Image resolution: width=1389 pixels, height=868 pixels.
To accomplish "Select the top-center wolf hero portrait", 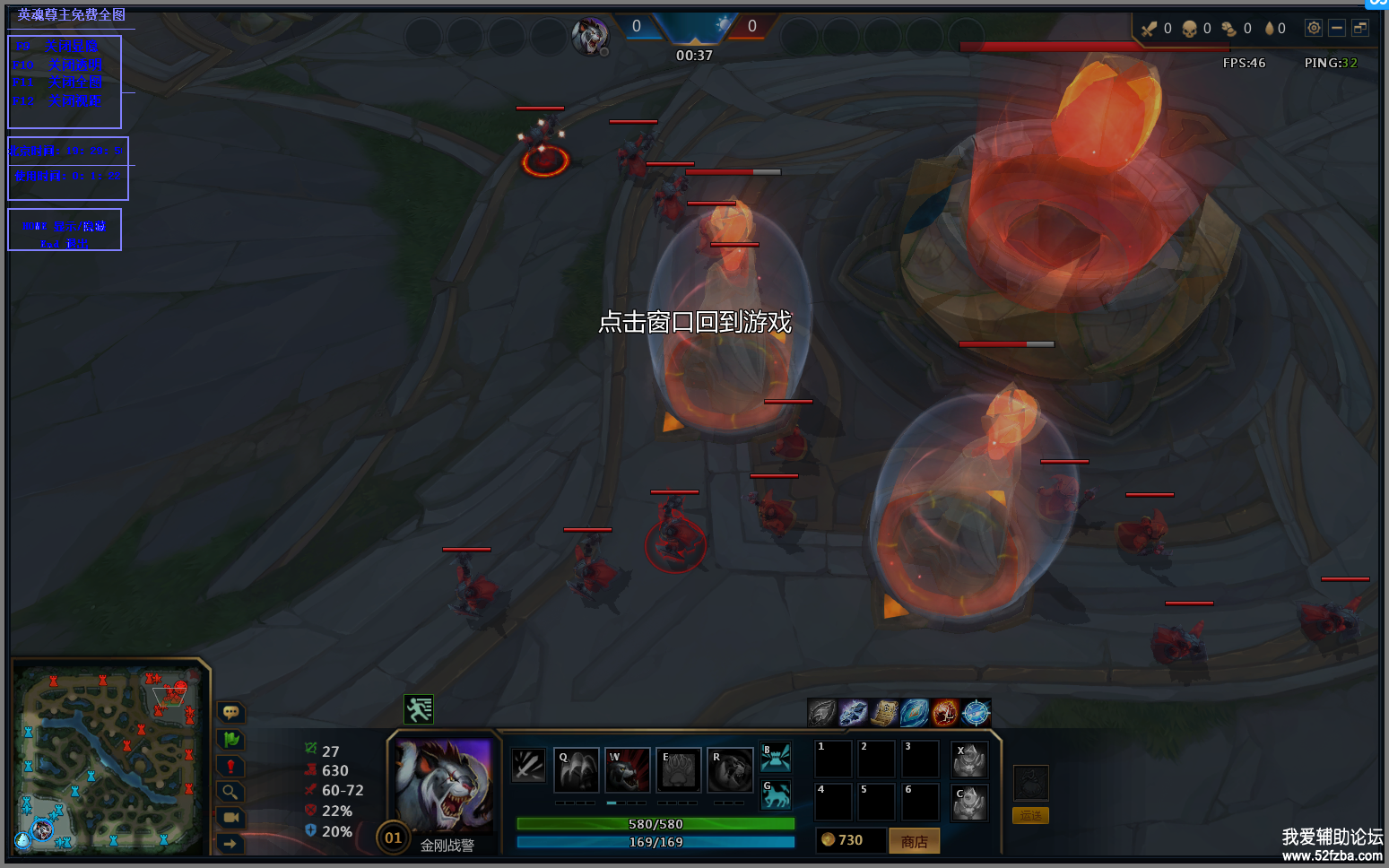I will click(591, 37).
